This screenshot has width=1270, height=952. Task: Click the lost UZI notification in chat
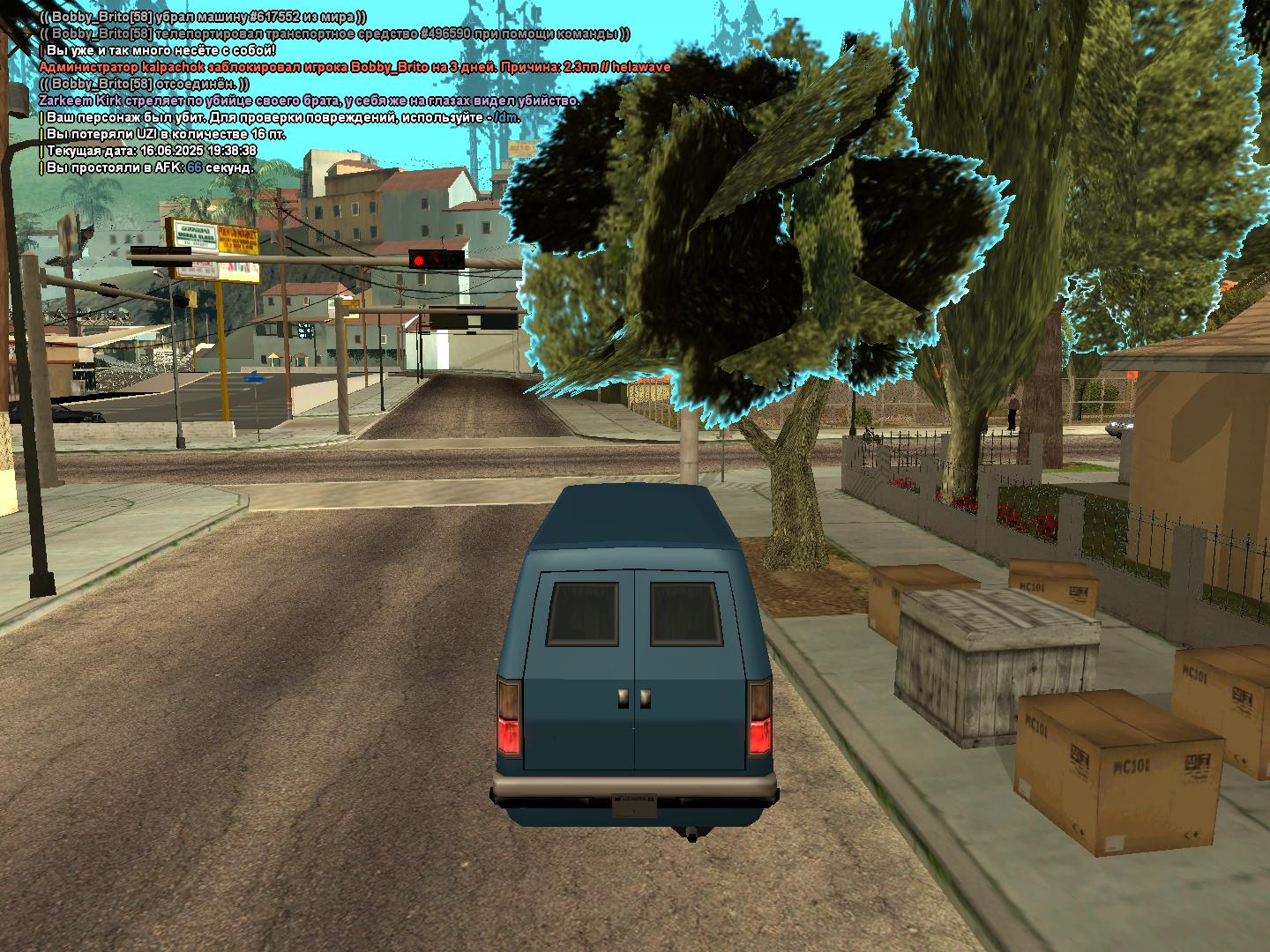166,134
